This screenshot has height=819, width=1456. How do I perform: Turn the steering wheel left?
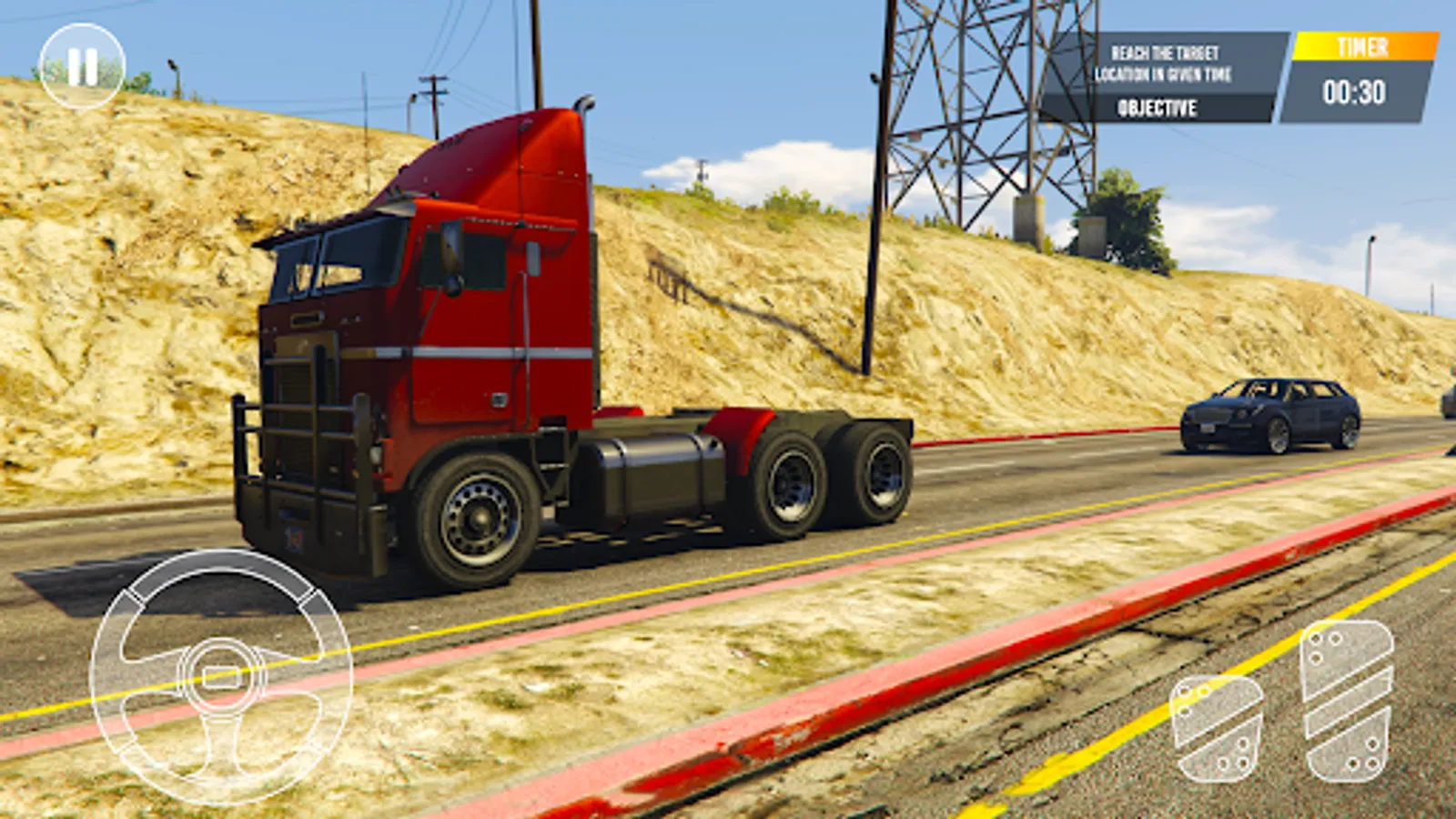tap(136, 673)
